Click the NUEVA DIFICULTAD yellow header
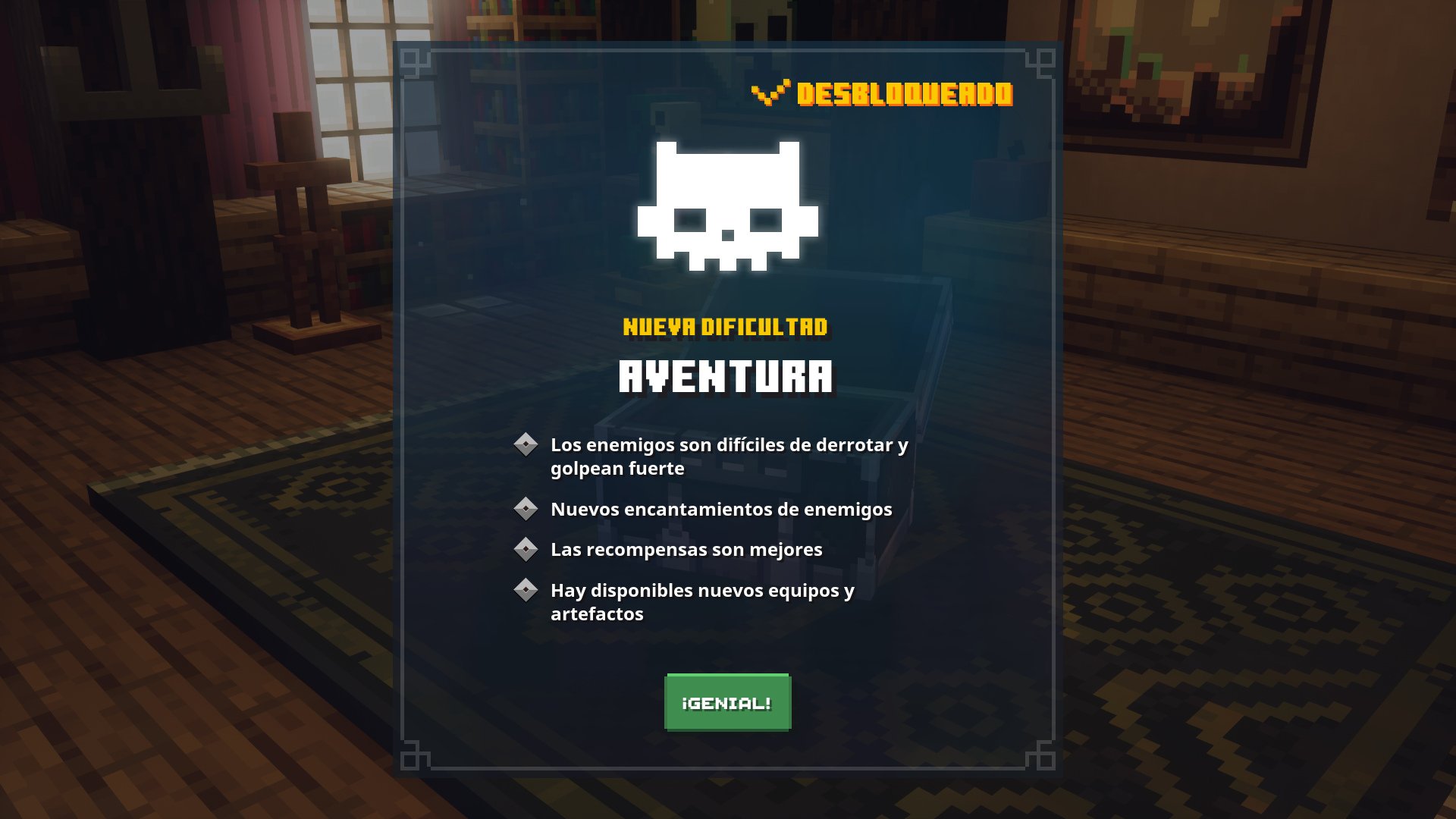The height and width of the screenshot is (819, 1456). [x=726, y=328]
